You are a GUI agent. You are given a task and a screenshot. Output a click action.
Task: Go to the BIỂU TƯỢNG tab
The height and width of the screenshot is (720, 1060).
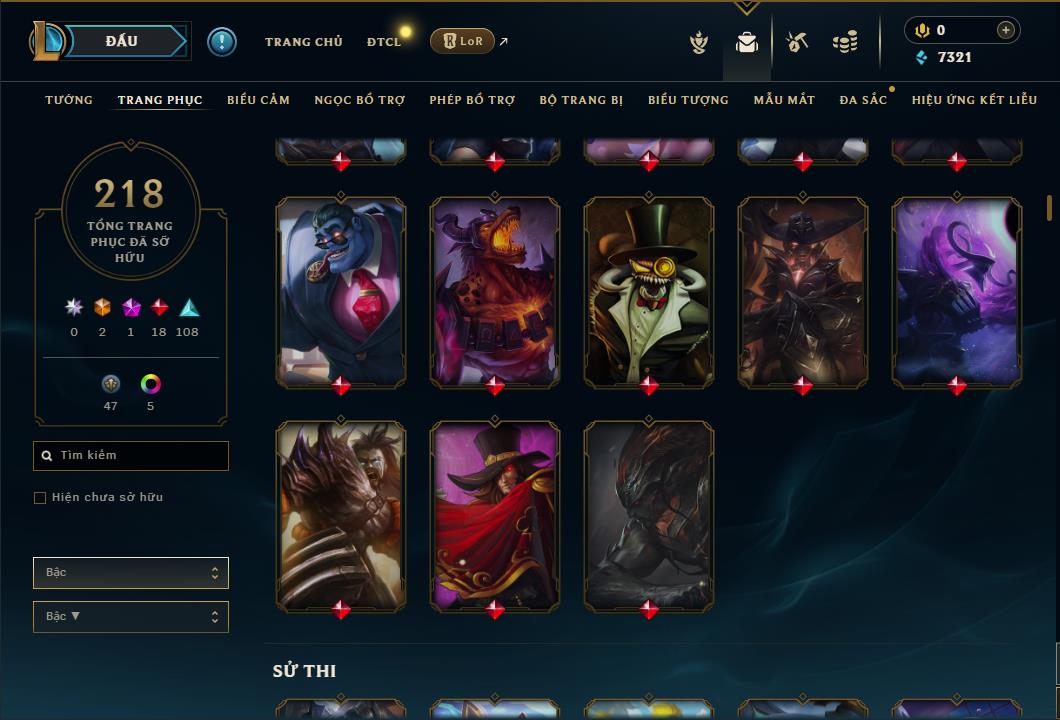point(688,100)
